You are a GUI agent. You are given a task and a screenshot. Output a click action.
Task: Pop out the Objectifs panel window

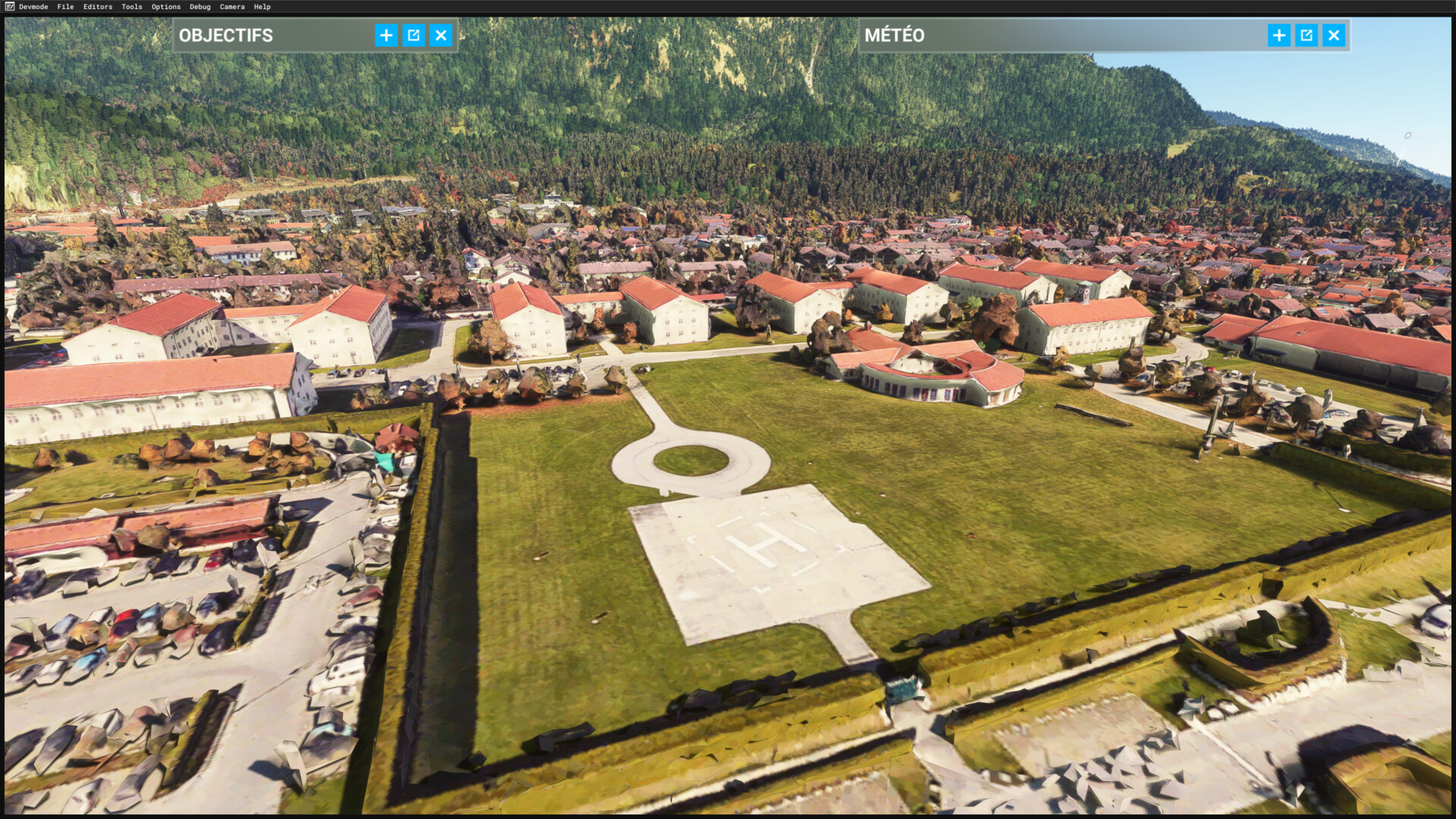tap(413, 35)
